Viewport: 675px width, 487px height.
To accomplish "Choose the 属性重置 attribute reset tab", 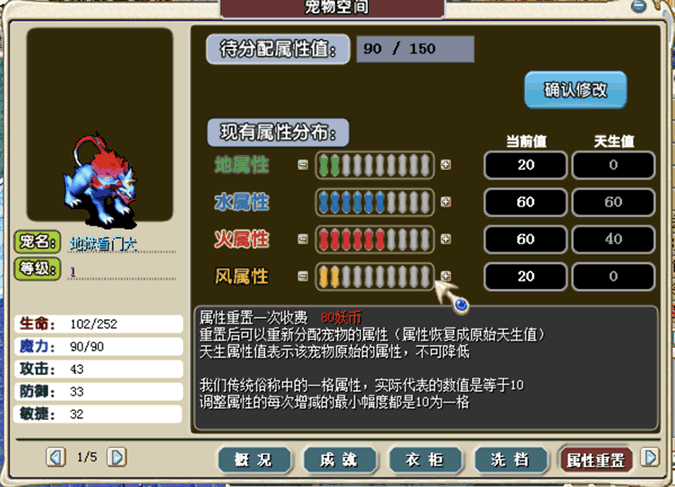I will tap(596, 459).
